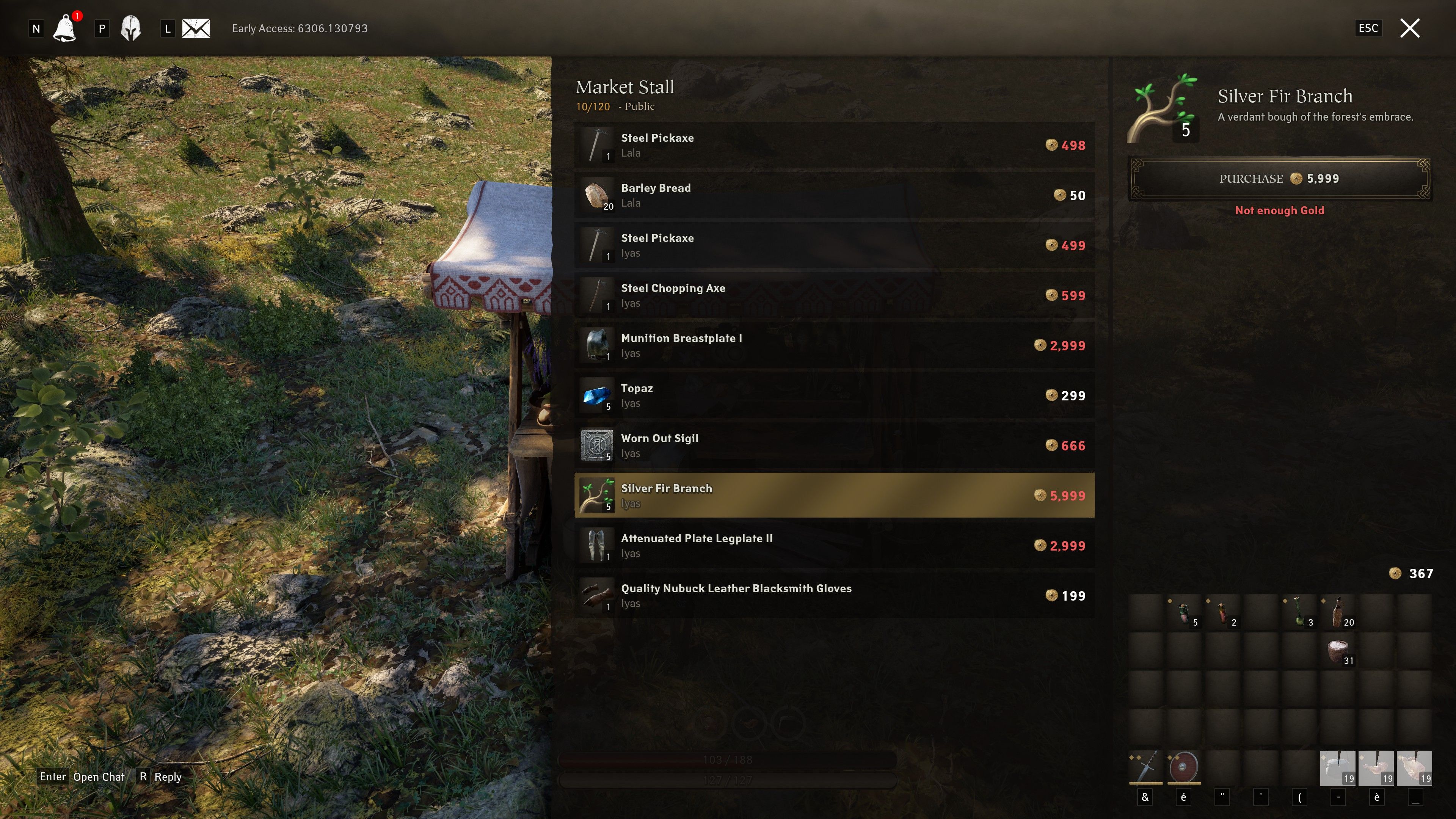Select the Worn Out Sigil listing
The image size is (1456, 819).
point(834,446)
